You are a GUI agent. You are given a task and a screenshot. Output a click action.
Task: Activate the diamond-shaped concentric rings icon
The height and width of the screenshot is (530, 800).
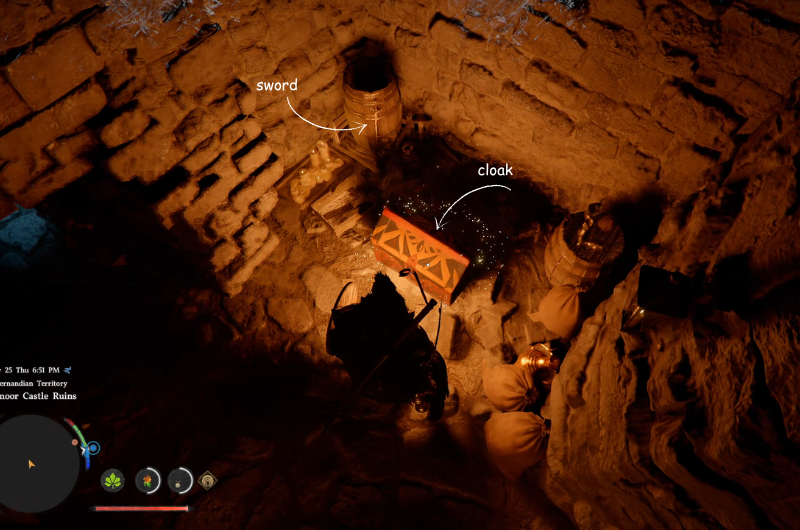[x=208, y=480]
